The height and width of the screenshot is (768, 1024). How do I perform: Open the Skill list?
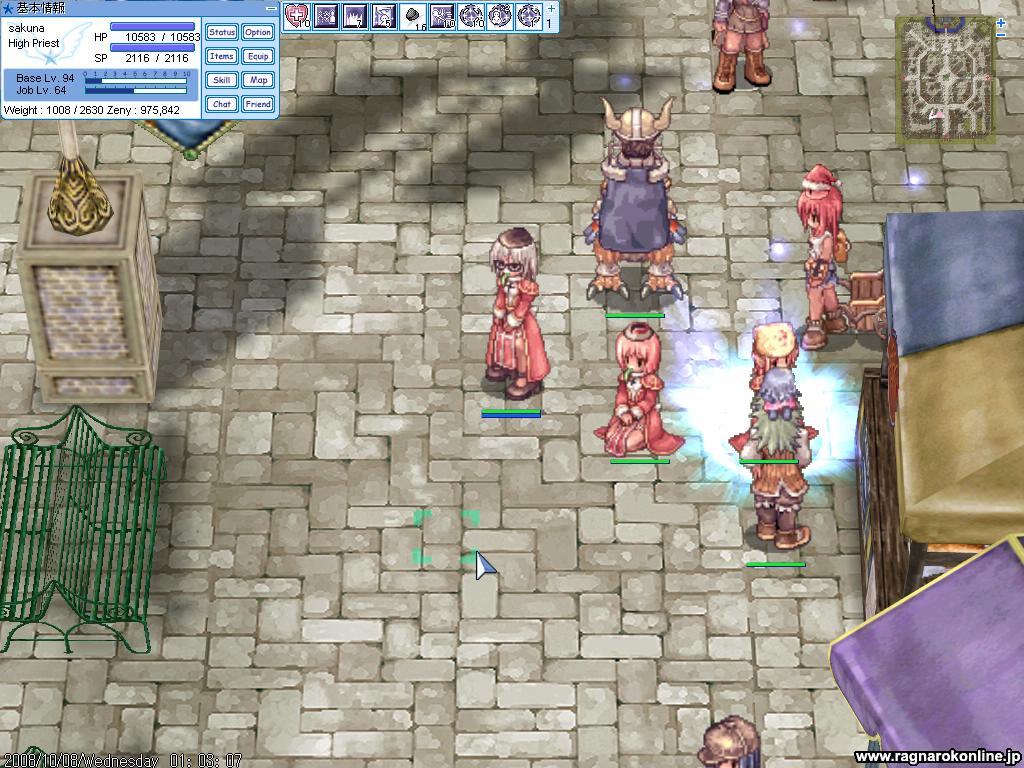point(222,80)
